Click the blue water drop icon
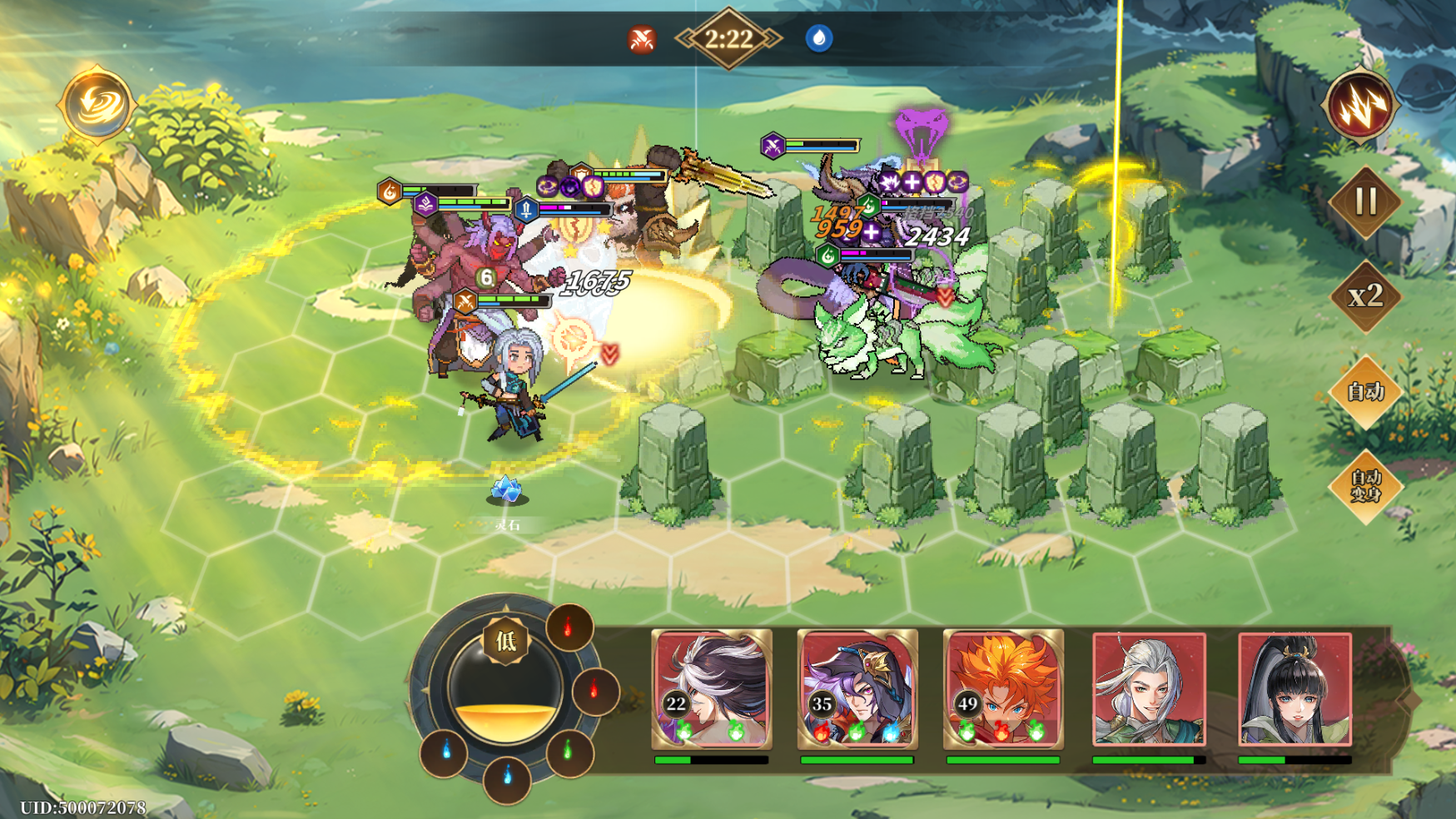 819,38
